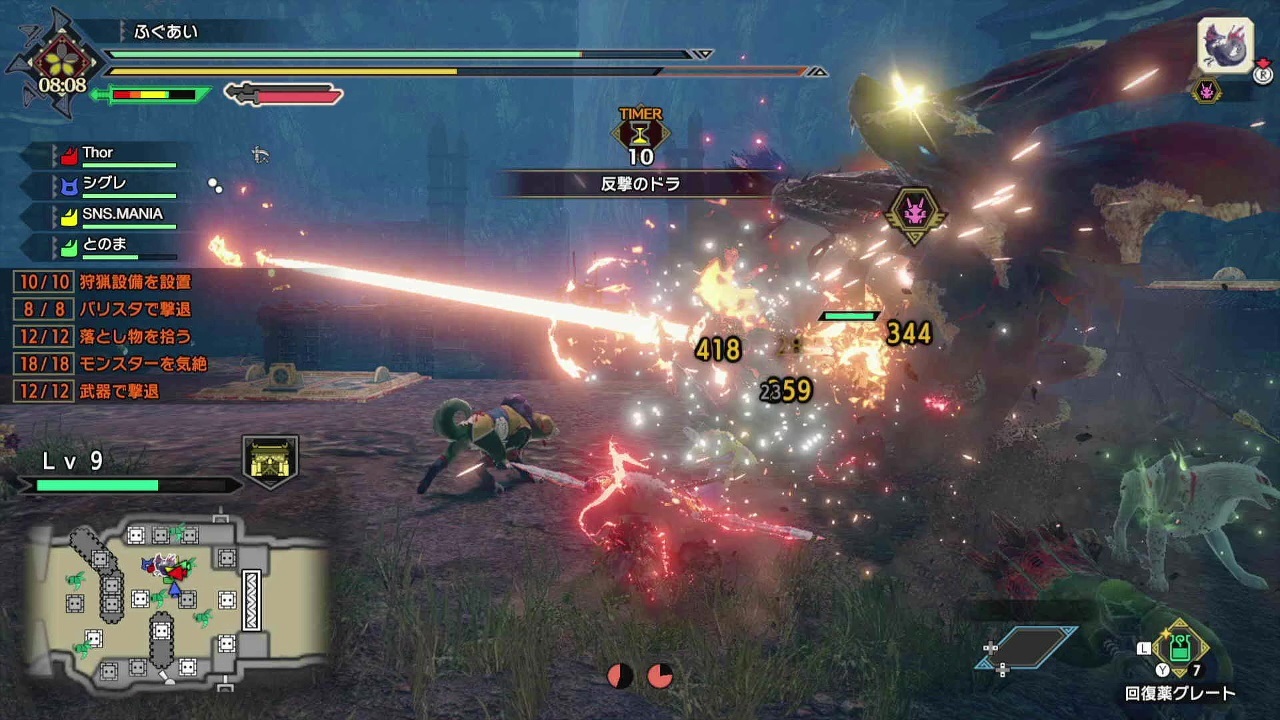Viewport: 1280px width, 720px height.
Task: Click the 落とし物を拾う objective row
Action: (x=110, y=337)
